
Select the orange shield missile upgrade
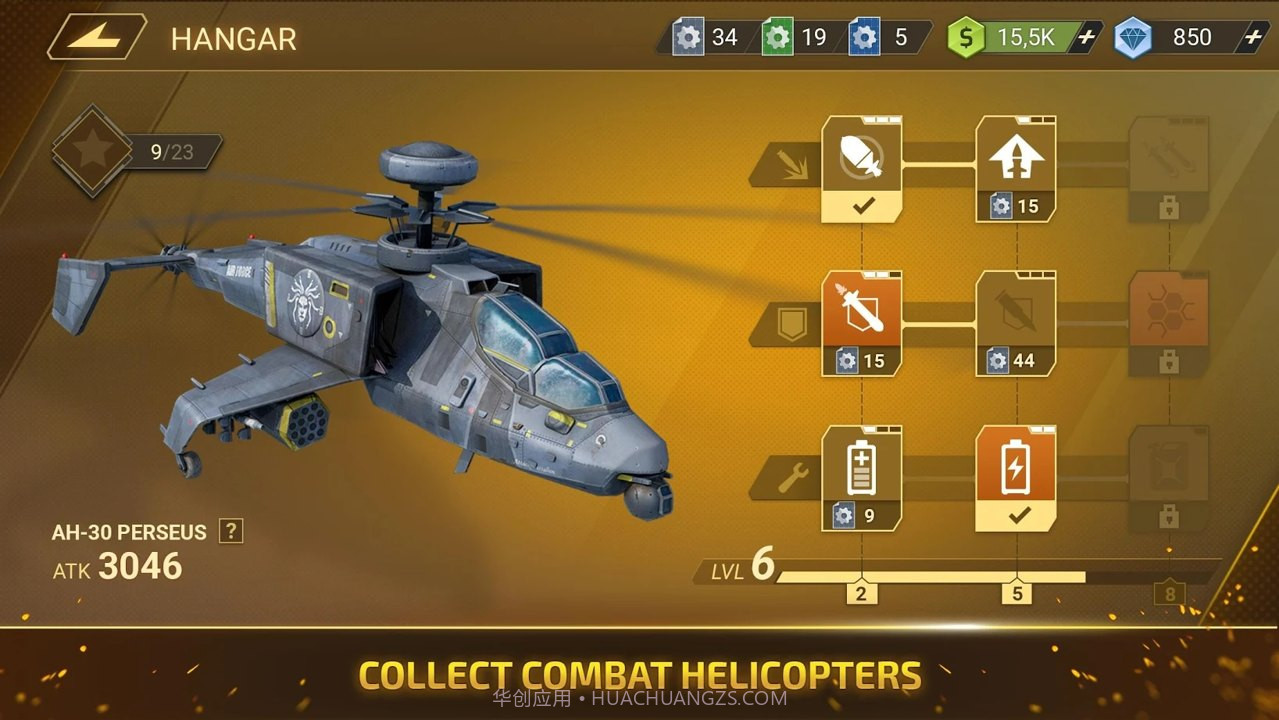tap(861, 323)
